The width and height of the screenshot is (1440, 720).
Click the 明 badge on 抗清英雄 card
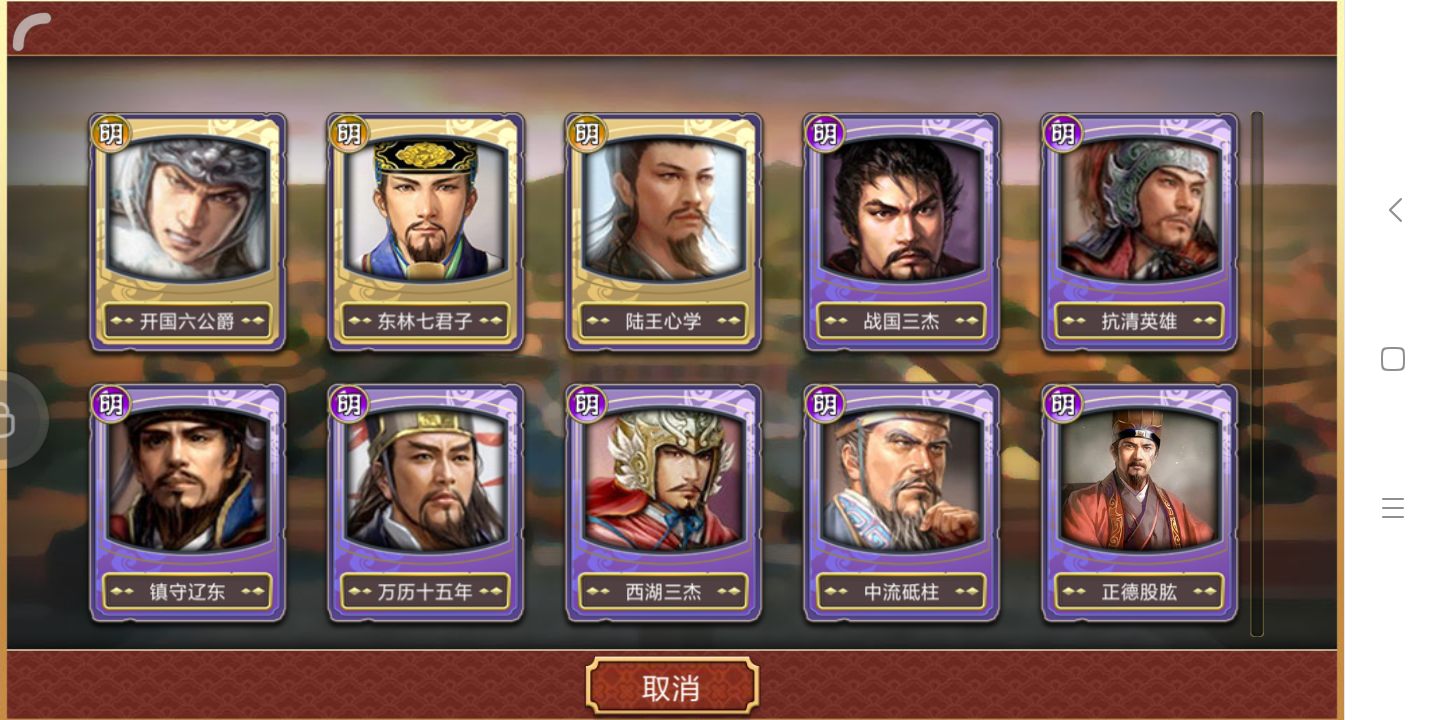point(1062,133)
